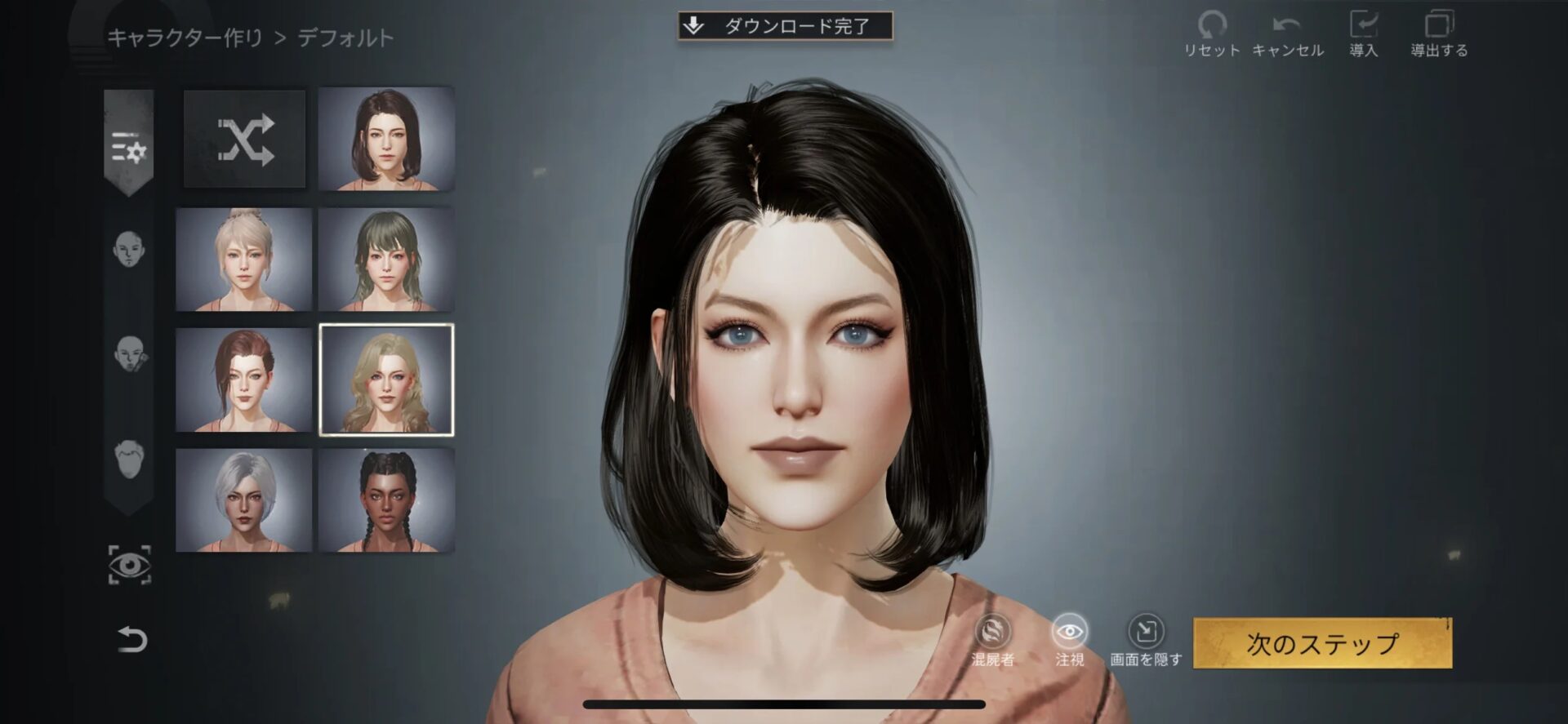Image resolution: width=1568 pixels, height=724 pixels.
Task: Pick the silver short-hair preset
Action: click(x=244, y=500)
